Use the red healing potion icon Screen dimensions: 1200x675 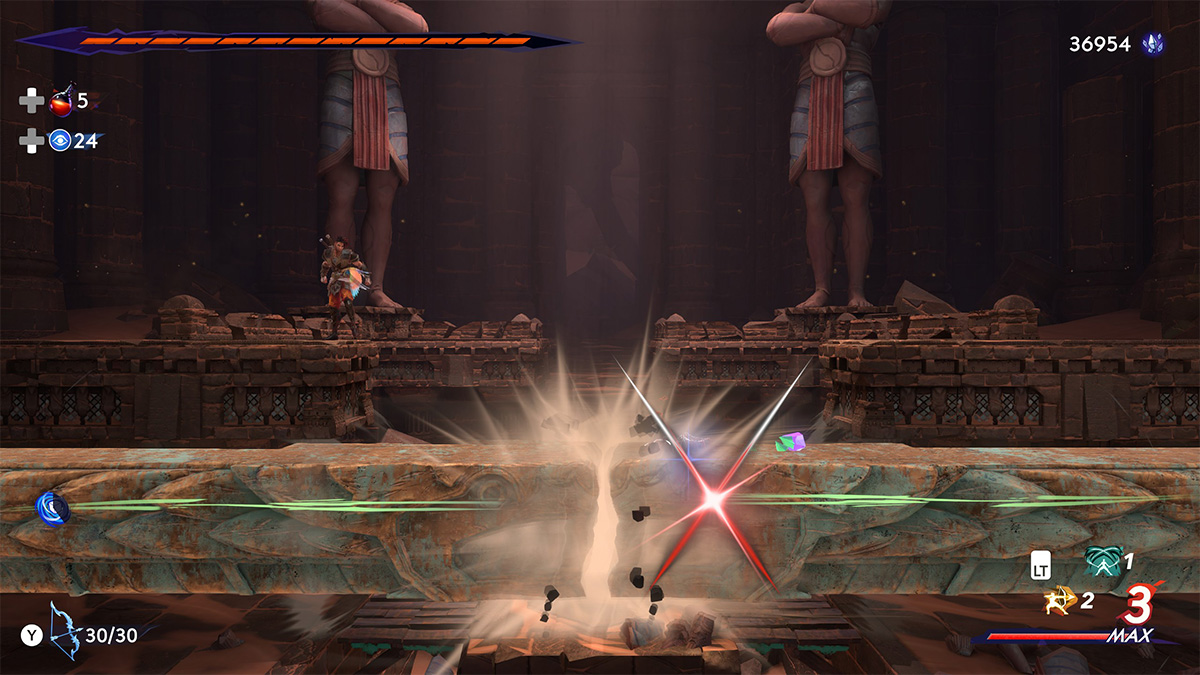point(62,101)
